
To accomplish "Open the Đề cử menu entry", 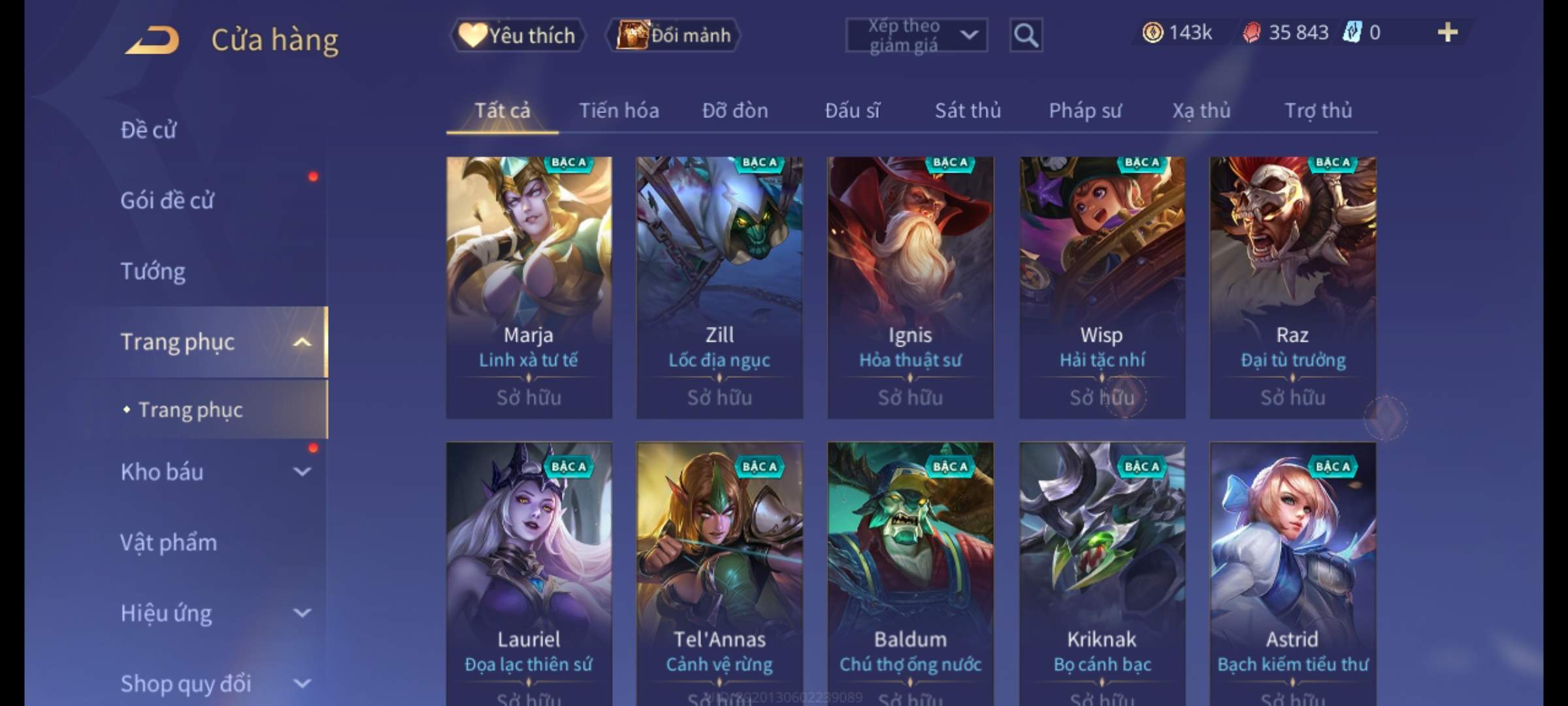I will coord(148,130).
